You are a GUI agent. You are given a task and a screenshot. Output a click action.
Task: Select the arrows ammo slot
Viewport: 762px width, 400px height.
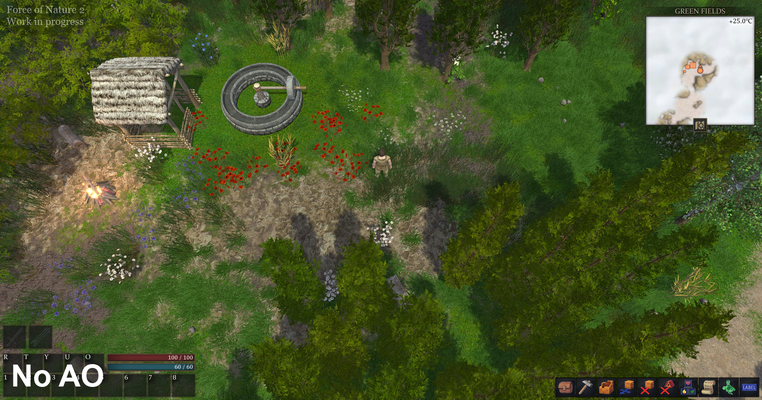pyautogui.click(x=40, y=337)
